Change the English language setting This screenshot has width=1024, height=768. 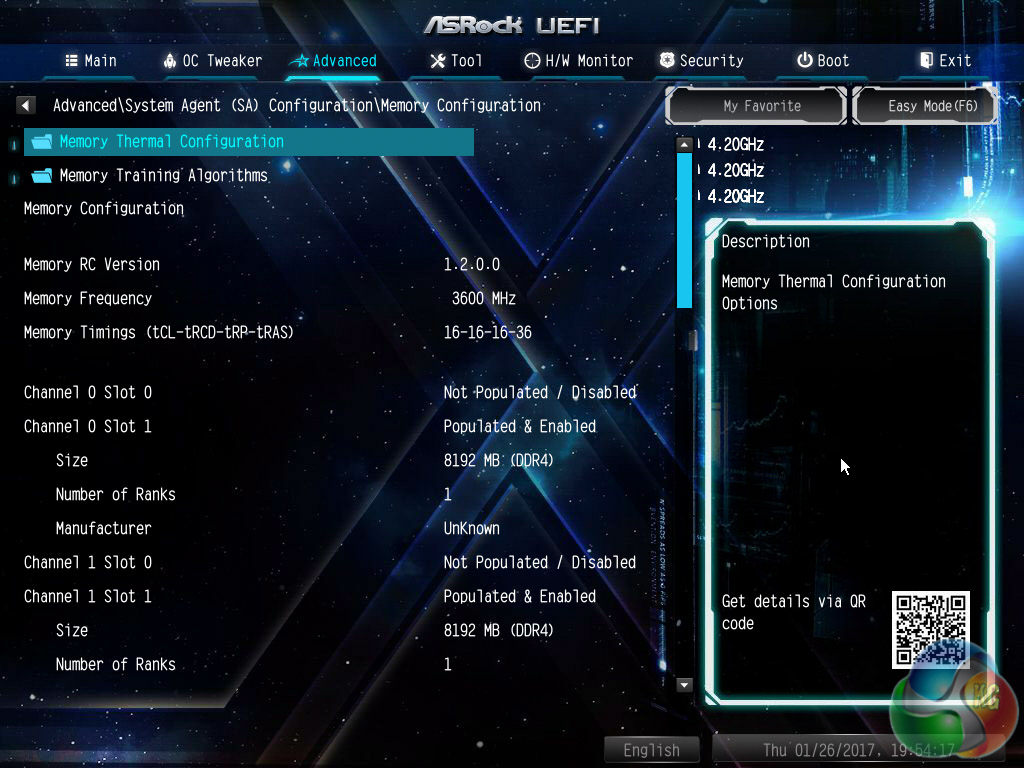651,750
